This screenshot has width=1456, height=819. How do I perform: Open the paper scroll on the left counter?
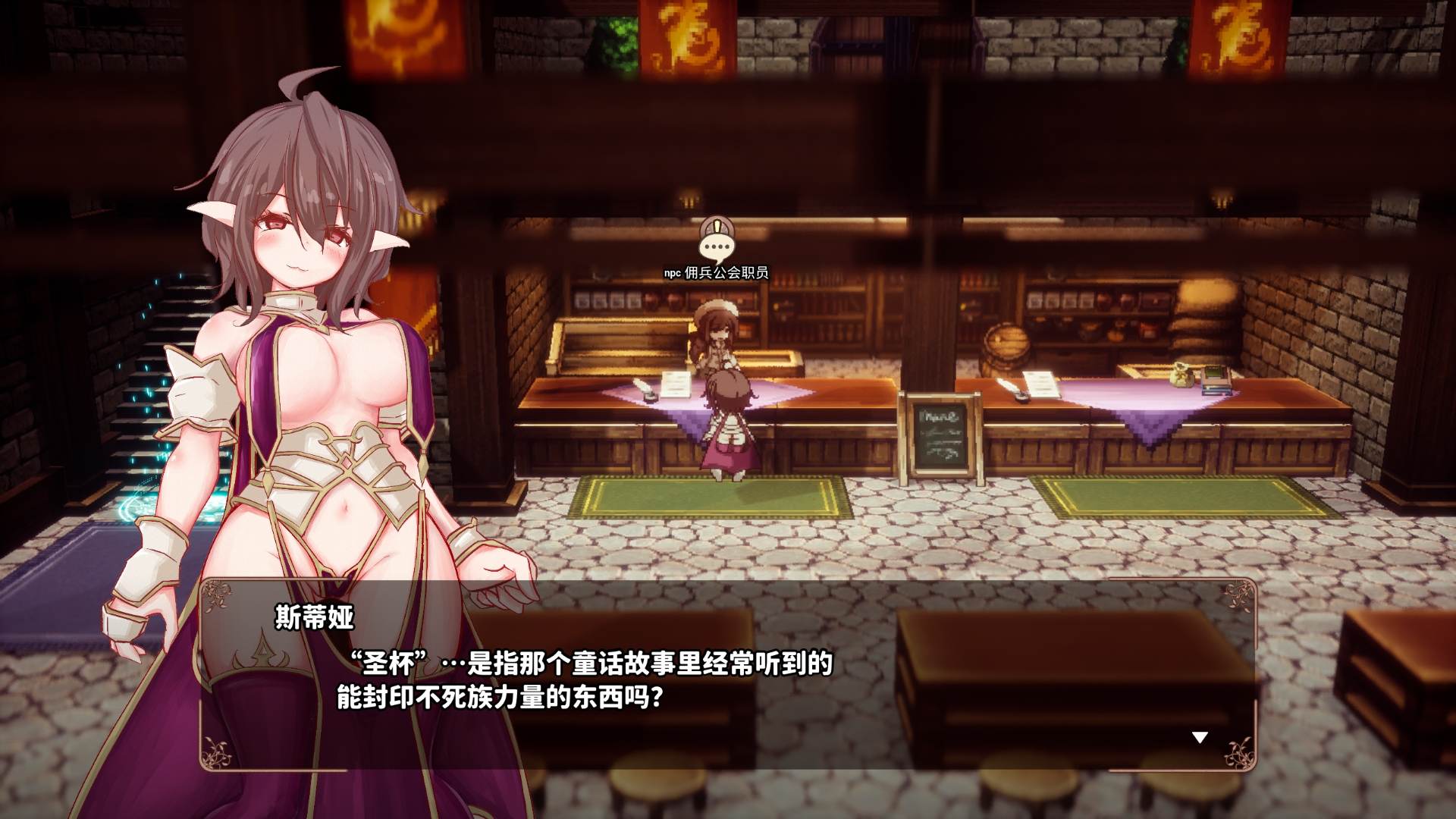(x=674, y=381)
